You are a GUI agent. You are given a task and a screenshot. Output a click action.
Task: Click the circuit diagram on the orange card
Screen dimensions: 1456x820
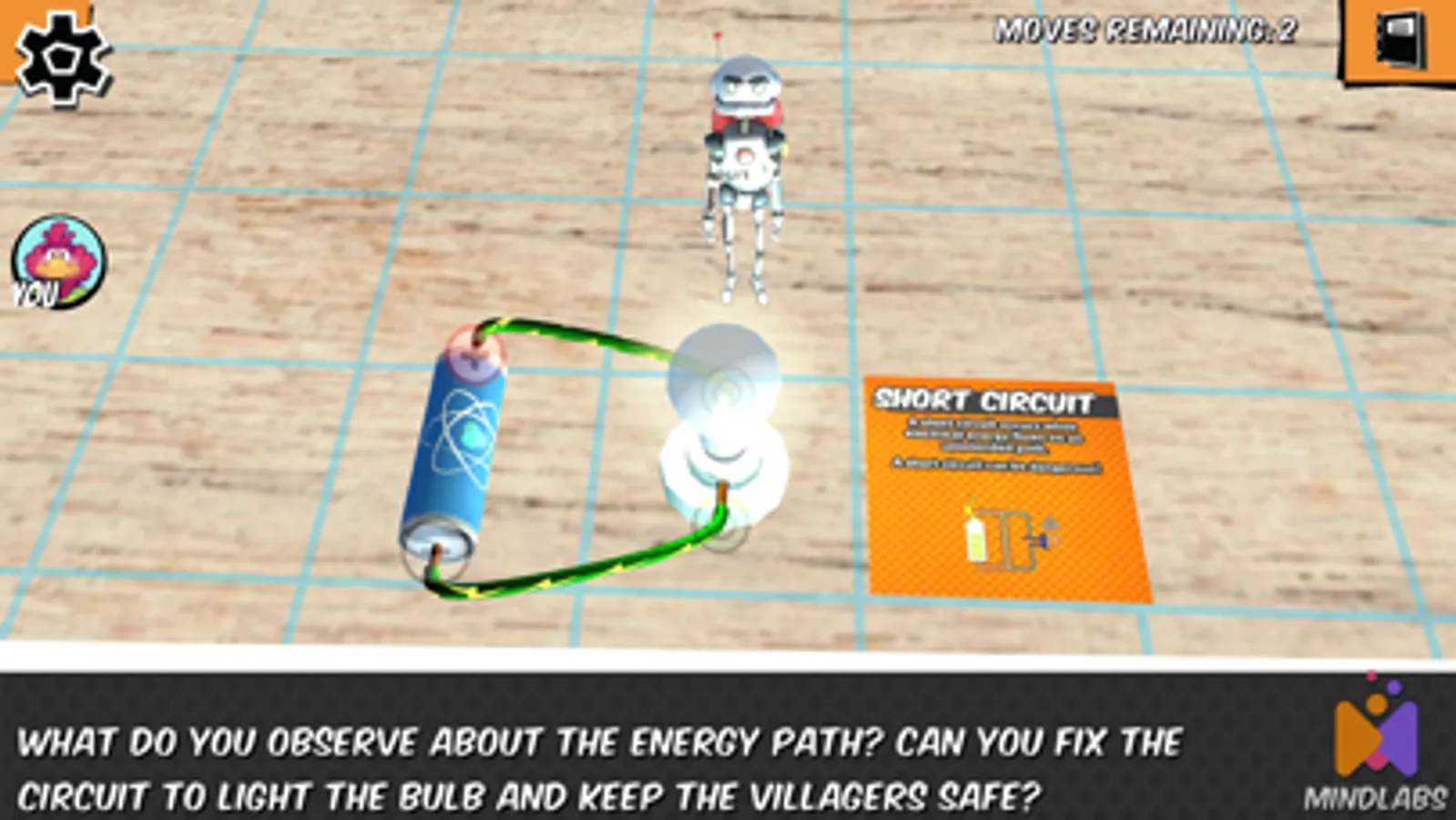coord(1006,536)
